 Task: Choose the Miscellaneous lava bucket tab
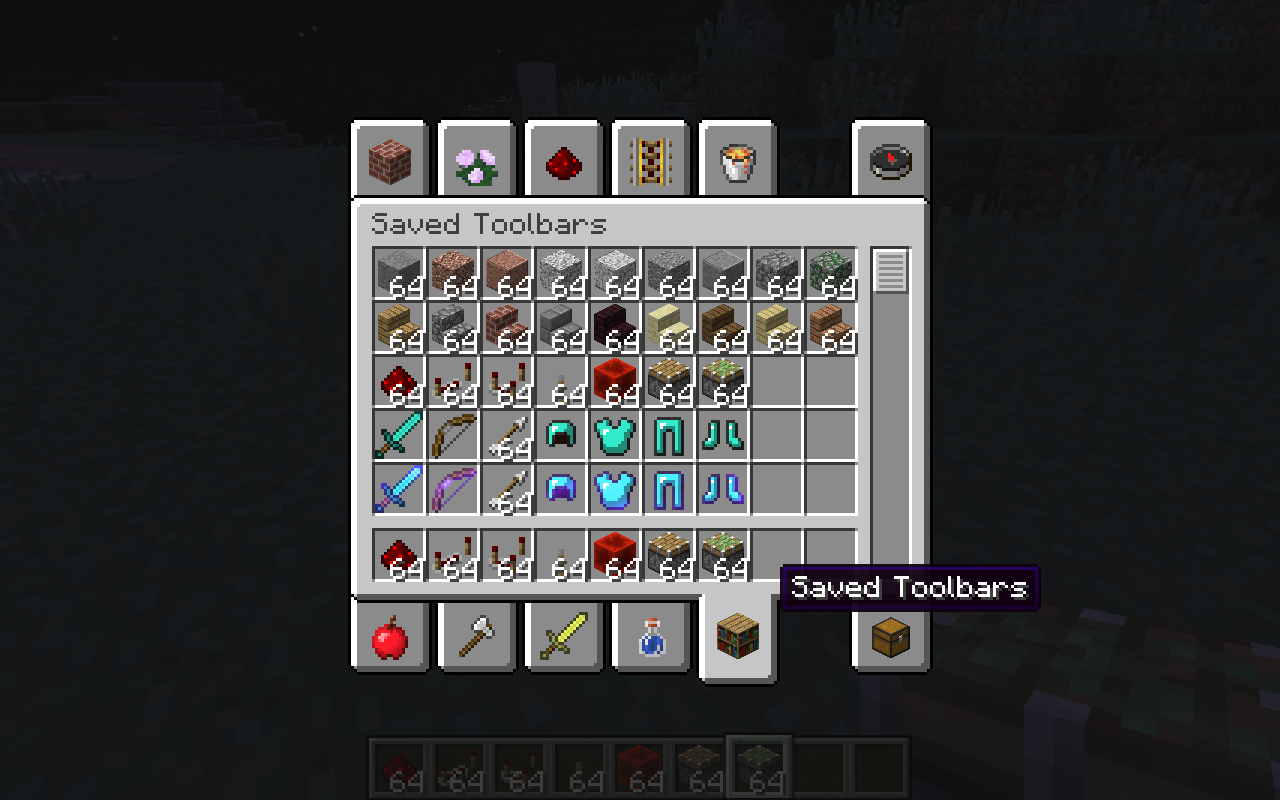(x=737, y=160)
